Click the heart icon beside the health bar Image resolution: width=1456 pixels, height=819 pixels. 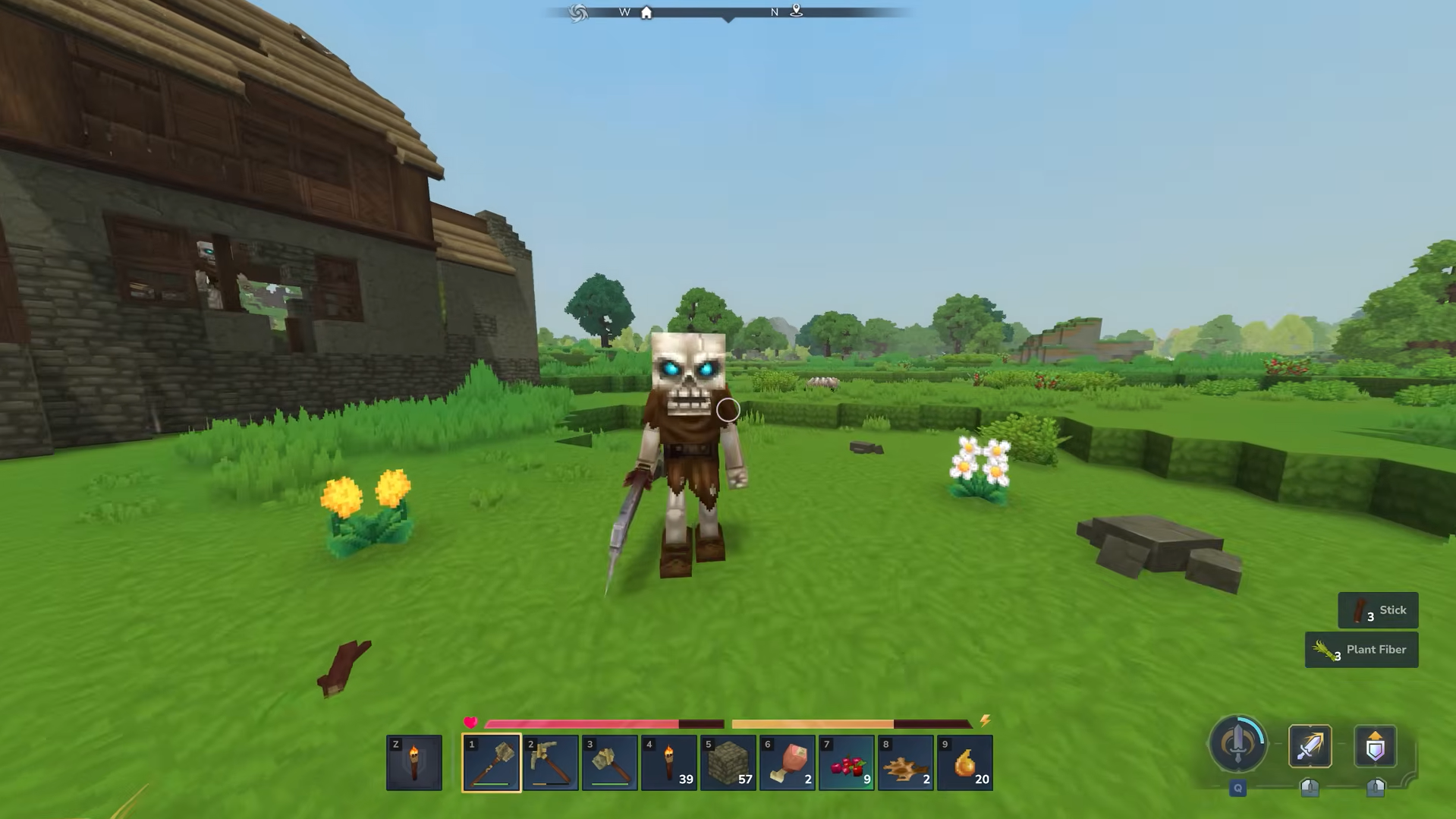pos(471,722)
